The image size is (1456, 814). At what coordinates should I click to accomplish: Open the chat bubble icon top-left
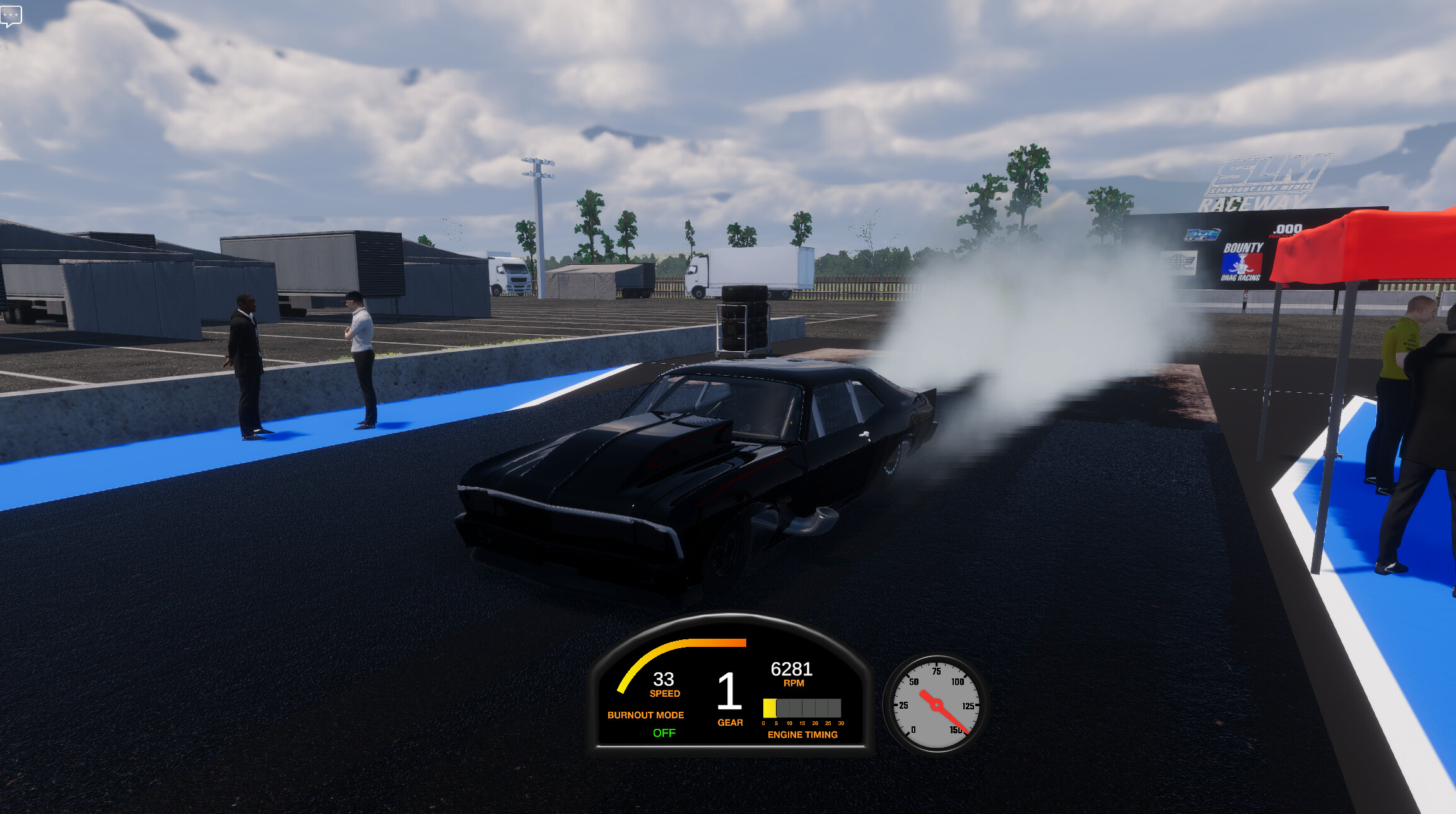pyautogui.click(x=11, y=16)
